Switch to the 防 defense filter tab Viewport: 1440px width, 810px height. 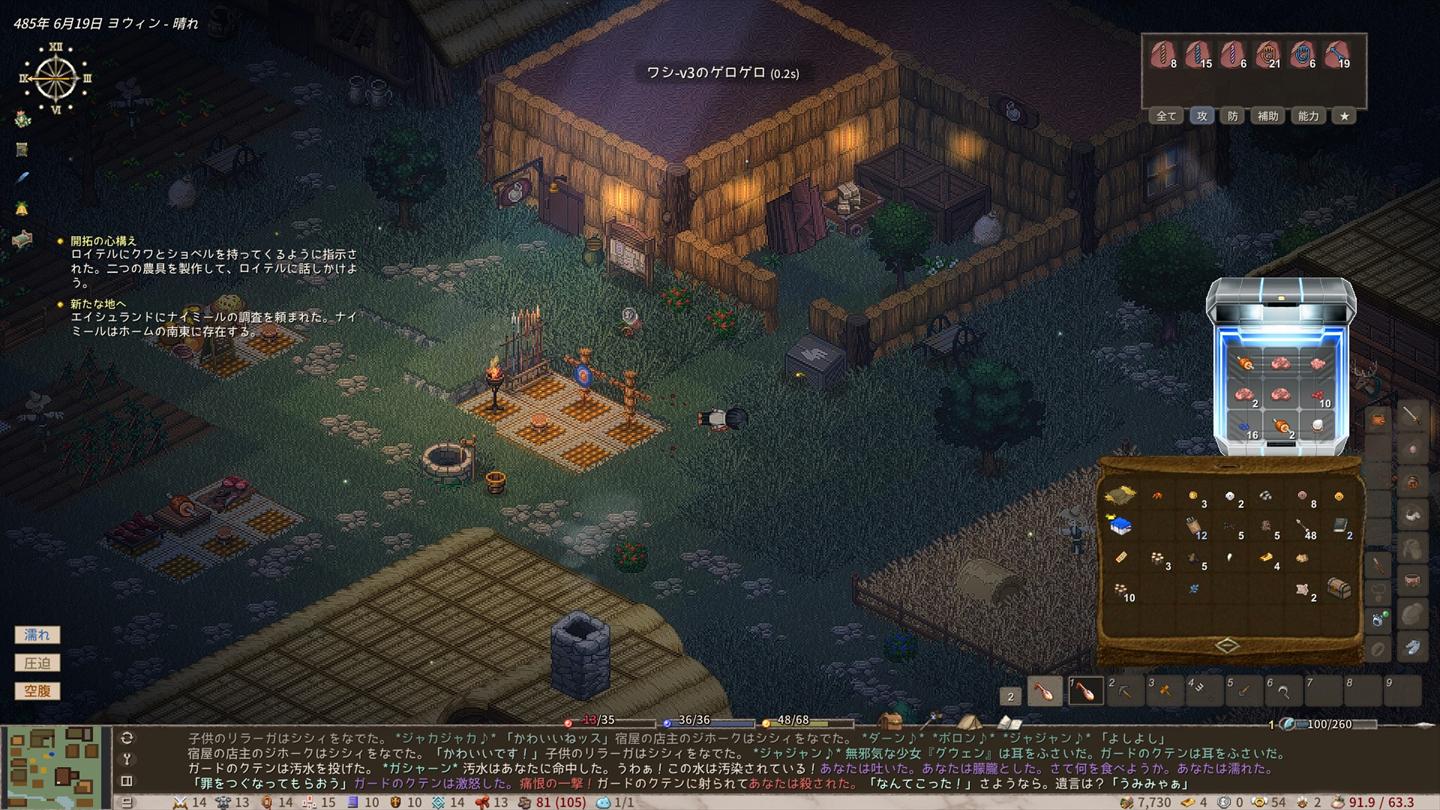(x=1233, y=116)
